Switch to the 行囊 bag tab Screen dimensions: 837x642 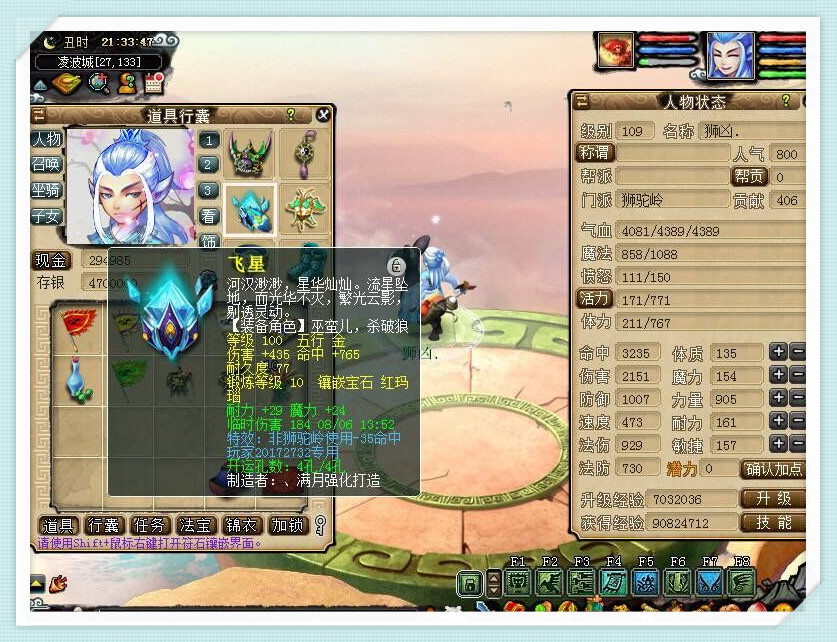pos(104,525)
